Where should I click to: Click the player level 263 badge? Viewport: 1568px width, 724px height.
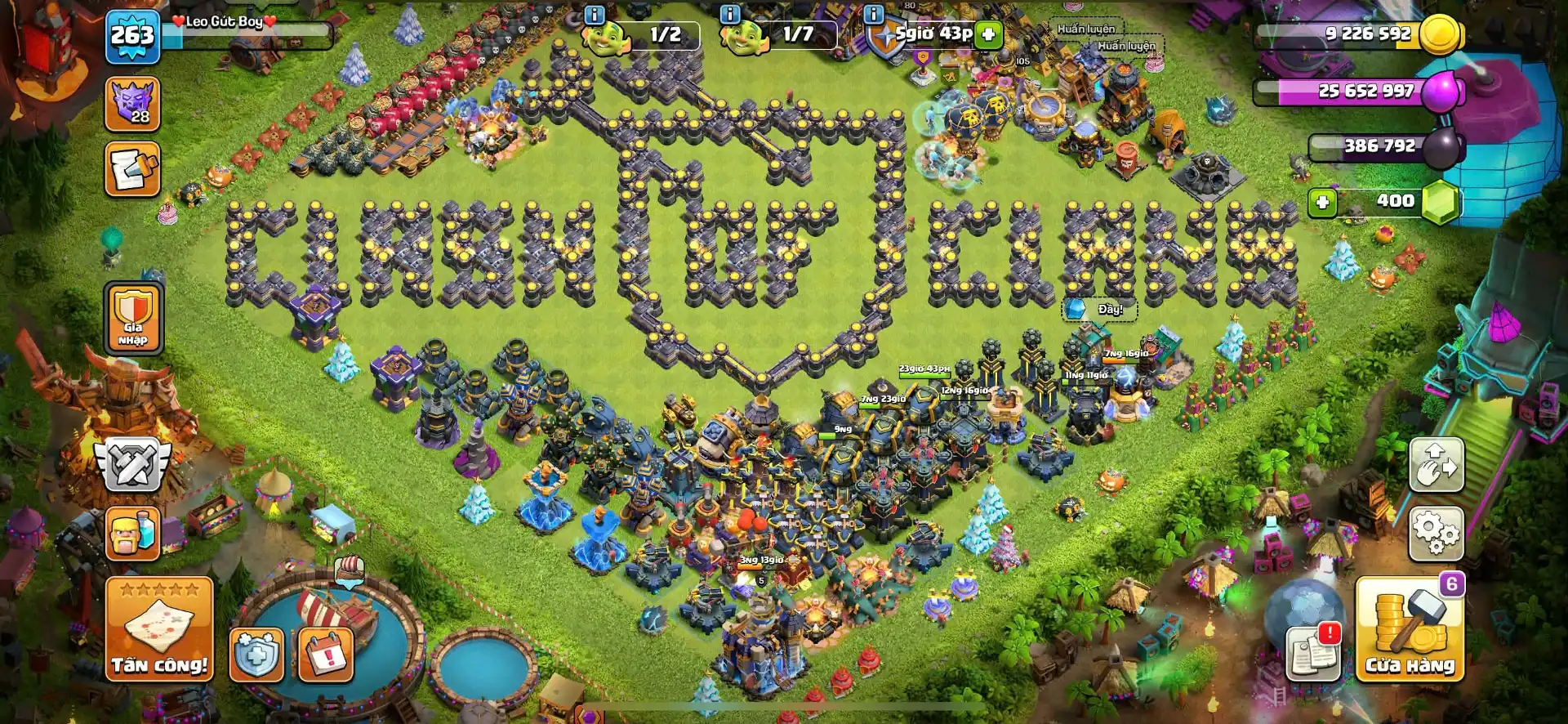tap(133, 34)
